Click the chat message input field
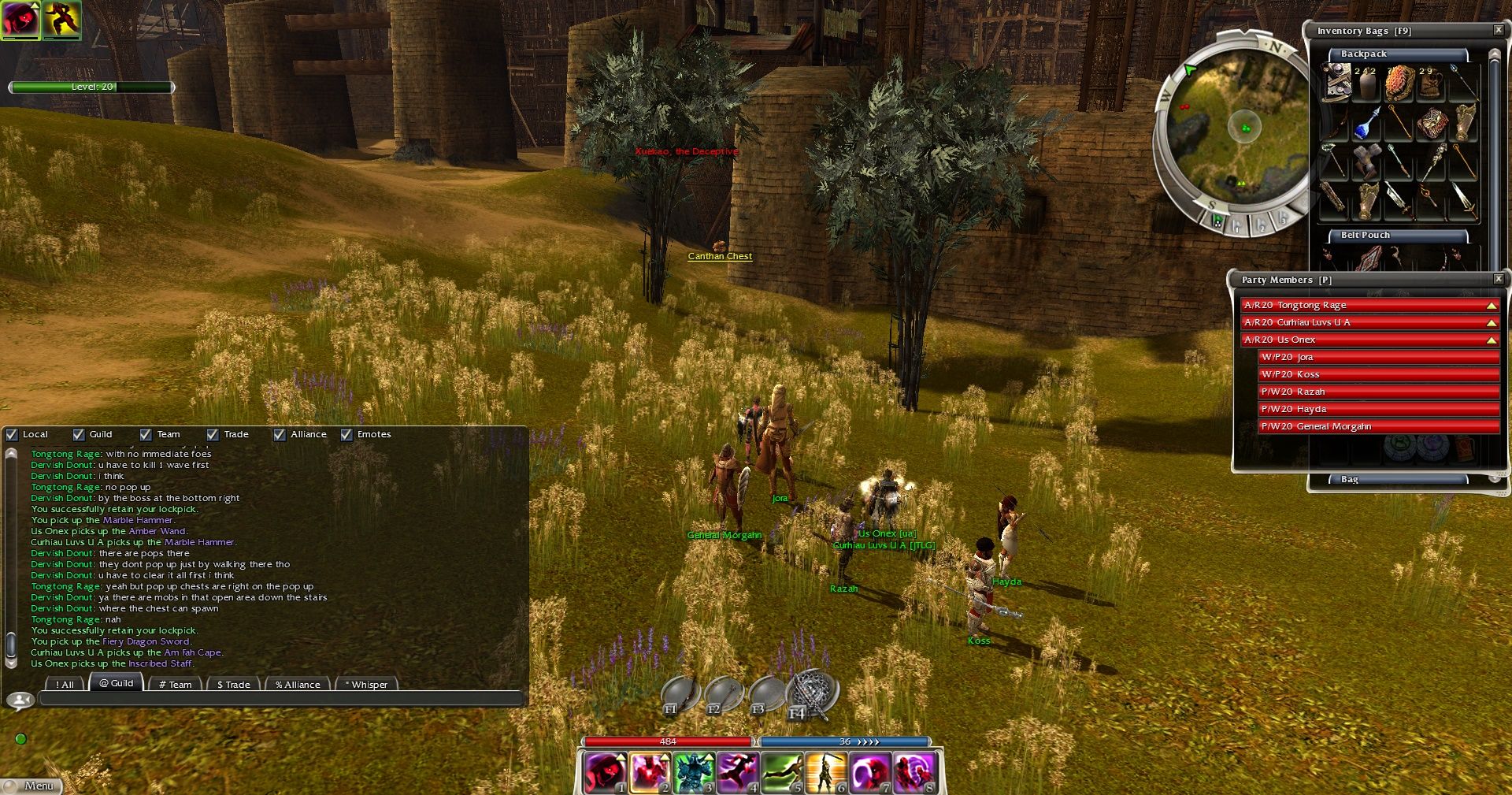The height and width of the screenshot is (795, 1512). pos(280,698)
